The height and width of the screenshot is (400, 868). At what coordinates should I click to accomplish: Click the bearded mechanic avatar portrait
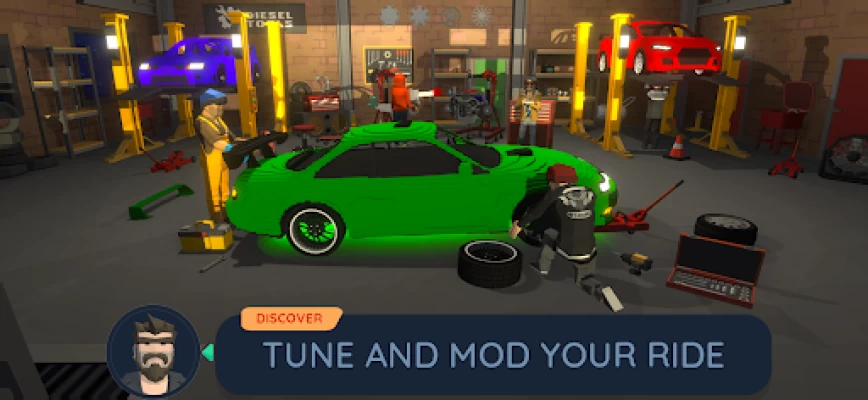pyautogui.click(x=152, y=352)
